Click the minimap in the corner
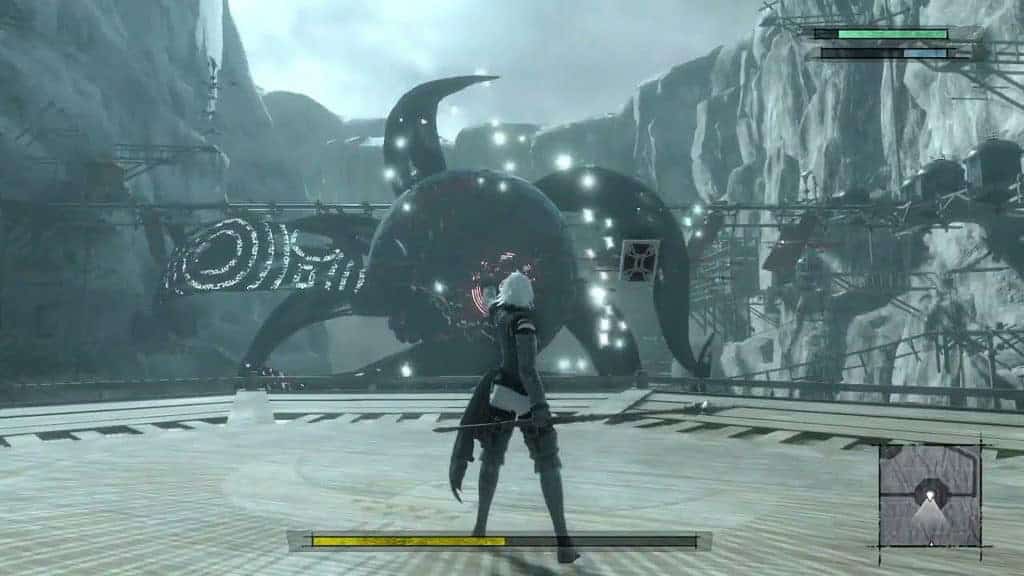The width and height of the screenshot is (1024, 576). click(930, 495)
